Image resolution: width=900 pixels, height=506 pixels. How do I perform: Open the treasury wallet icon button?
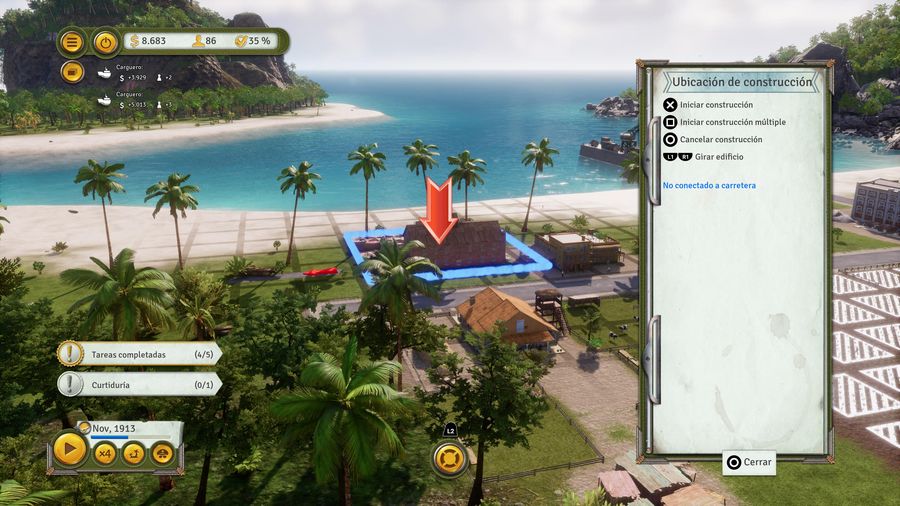[72, 72]
